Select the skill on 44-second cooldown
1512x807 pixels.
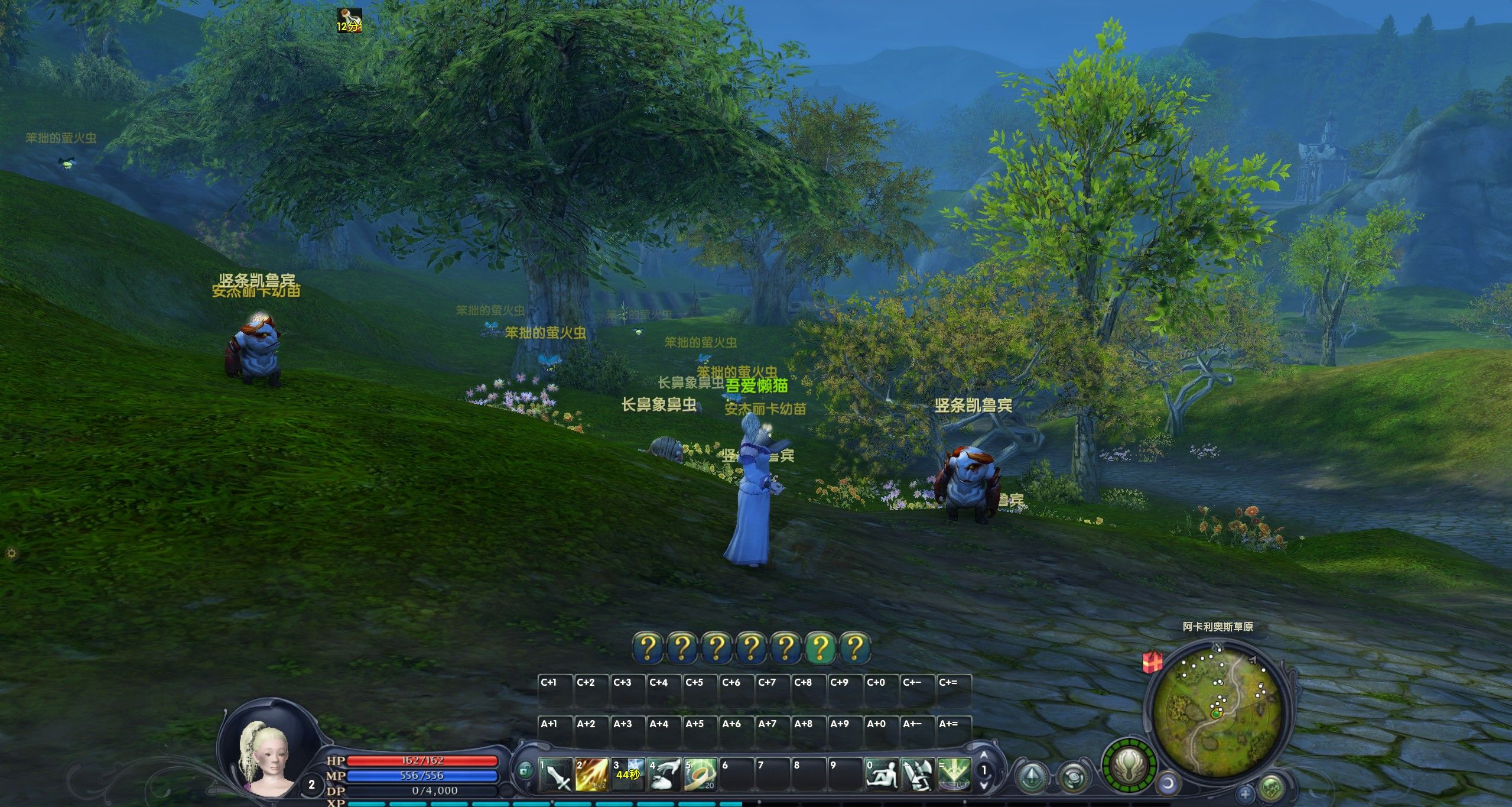click(628, 774)
